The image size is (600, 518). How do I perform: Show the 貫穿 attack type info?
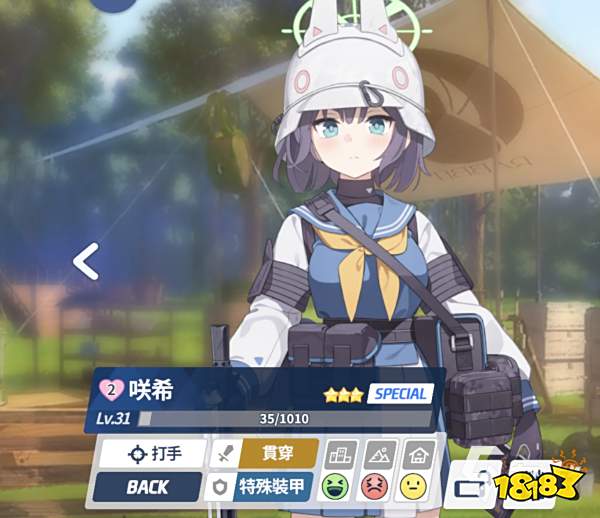click(x=265, y=453)
